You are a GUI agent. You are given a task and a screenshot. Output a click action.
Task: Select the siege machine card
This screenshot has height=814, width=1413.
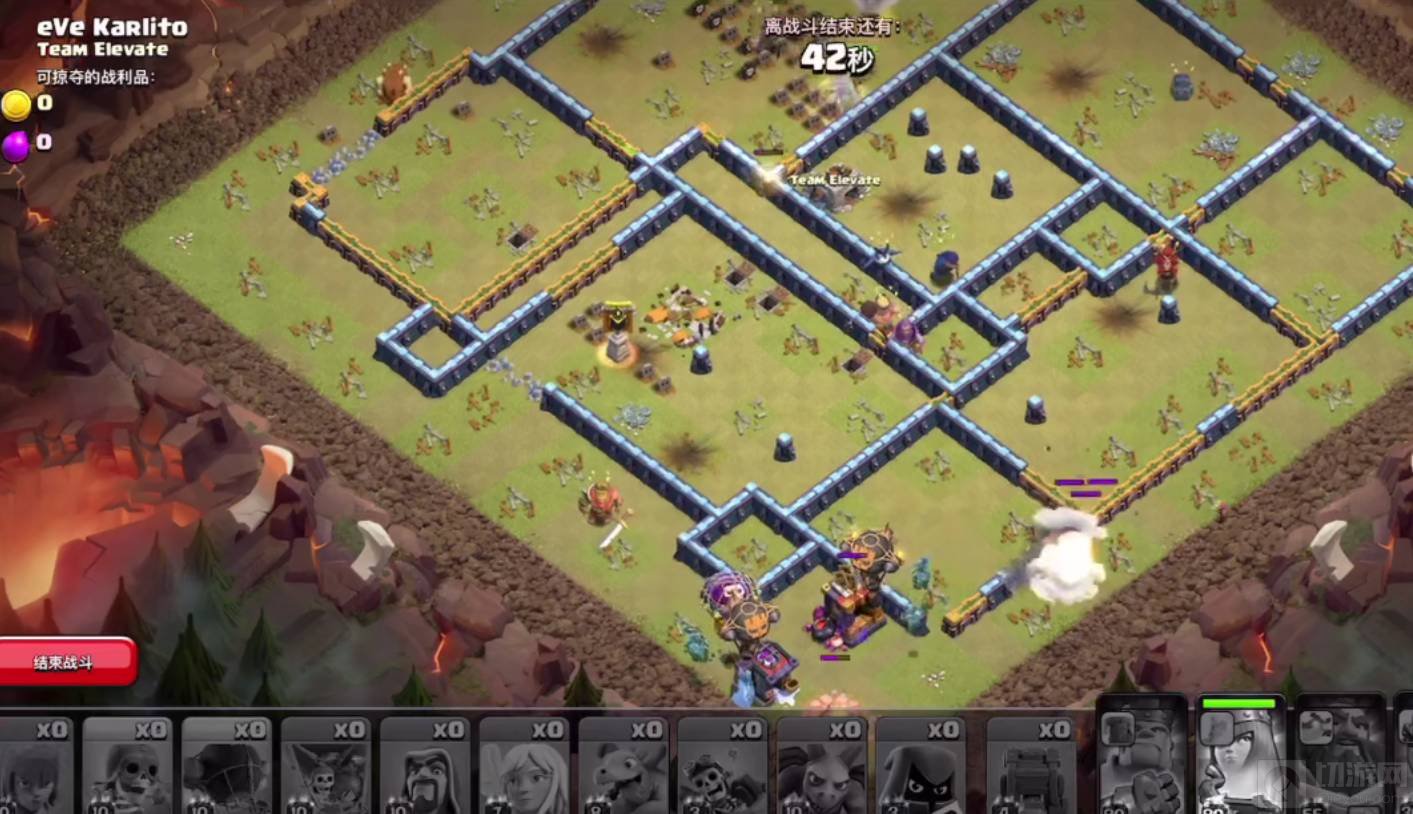coord(1031,765)
